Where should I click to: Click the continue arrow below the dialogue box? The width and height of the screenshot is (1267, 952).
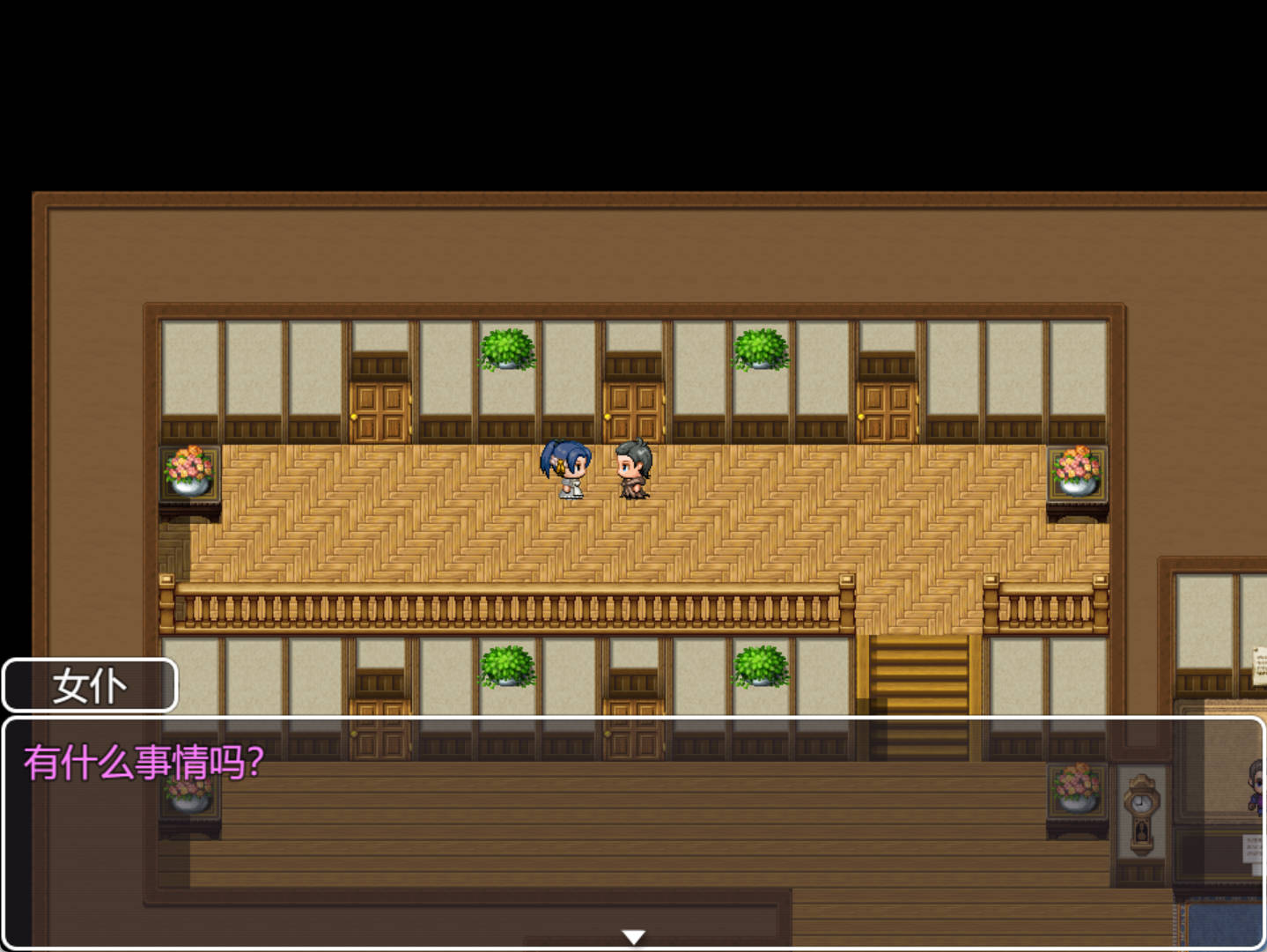[x=633, y=936]
